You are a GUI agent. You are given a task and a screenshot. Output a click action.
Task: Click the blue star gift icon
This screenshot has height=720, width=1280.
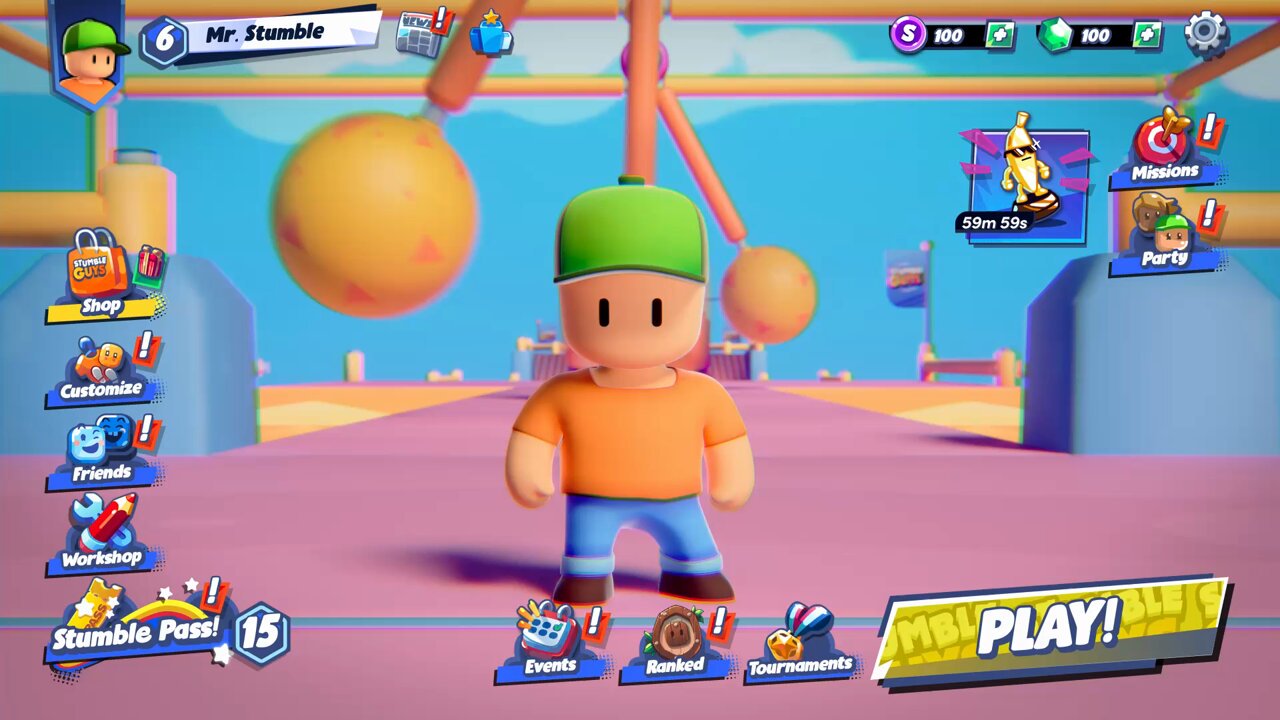491,33
